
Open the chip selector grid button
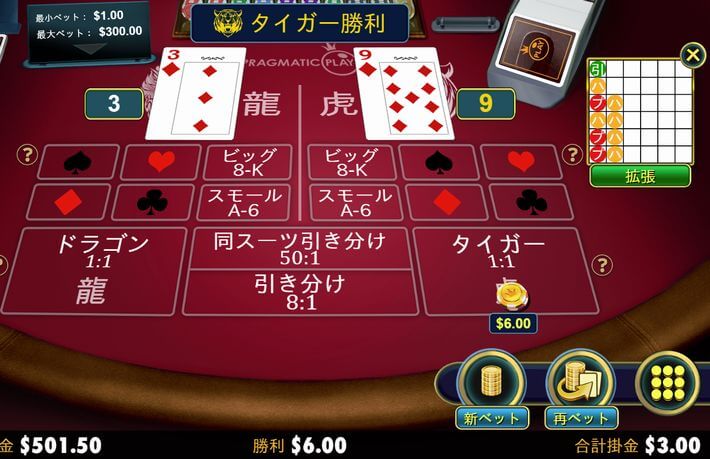667,382
